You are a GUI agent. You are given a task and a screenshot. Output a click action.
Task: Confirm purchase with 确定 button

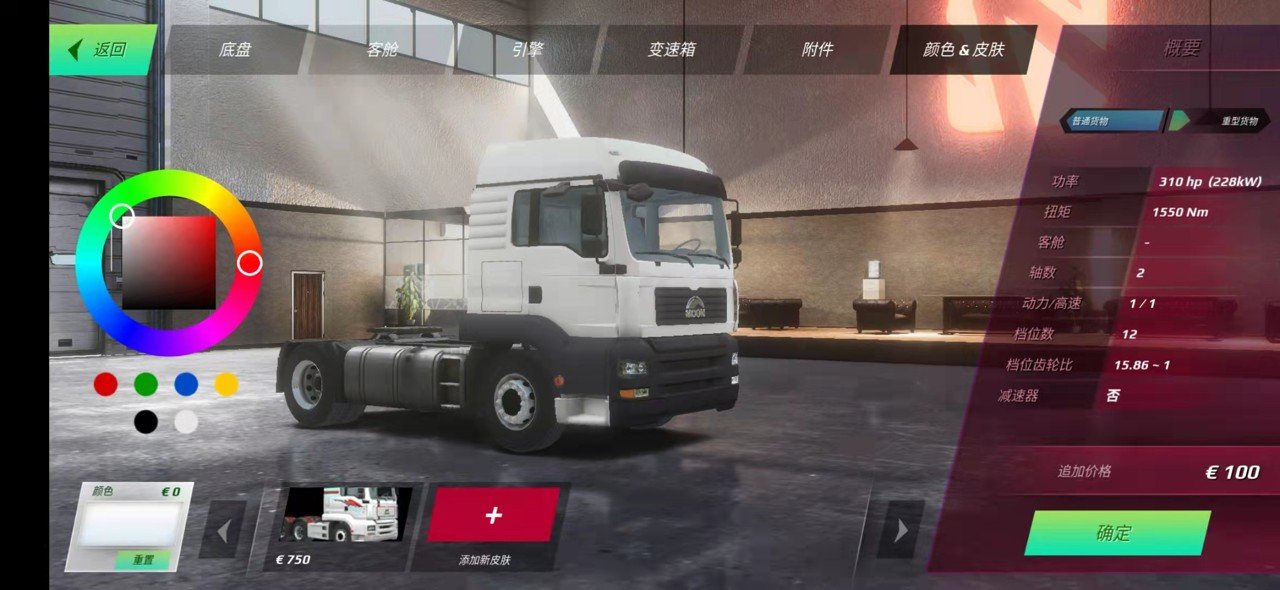[x=1116, y=533]
